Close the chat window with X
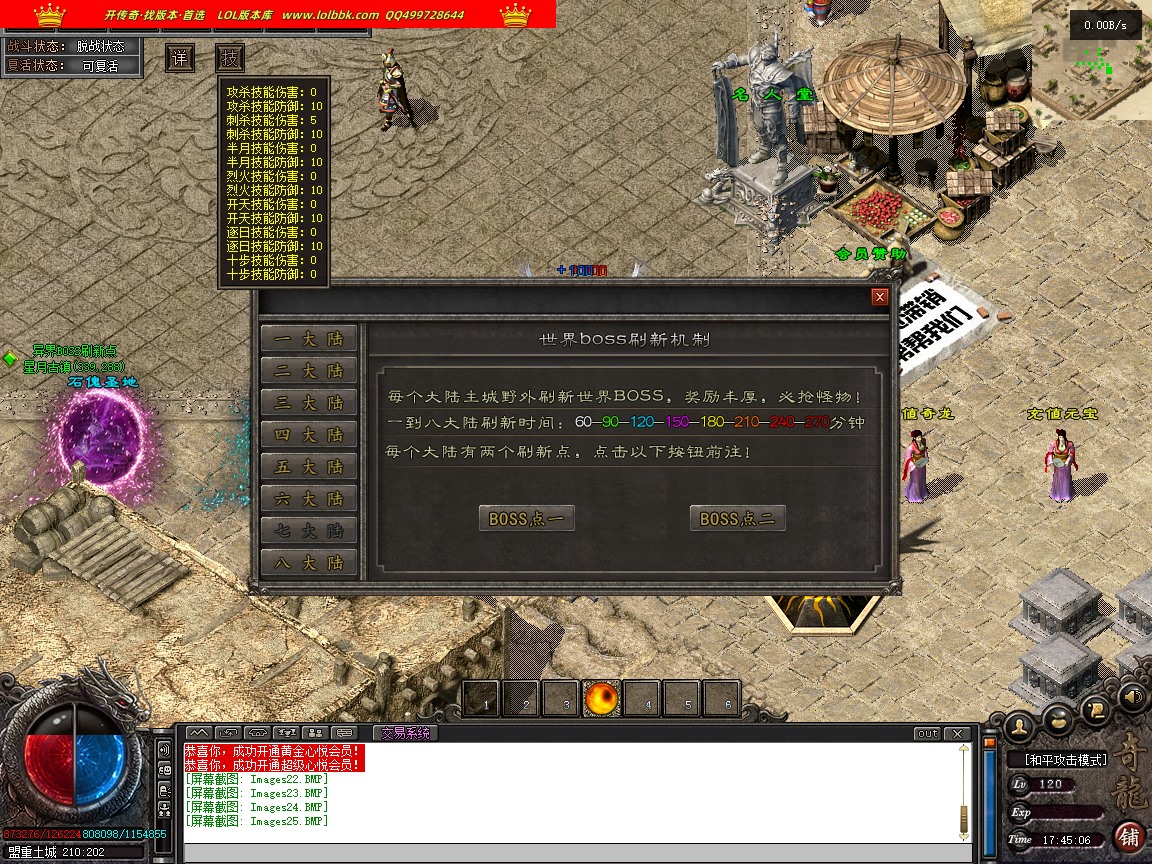The width and height of the screenshot is (1152, 864). (959, 734)
